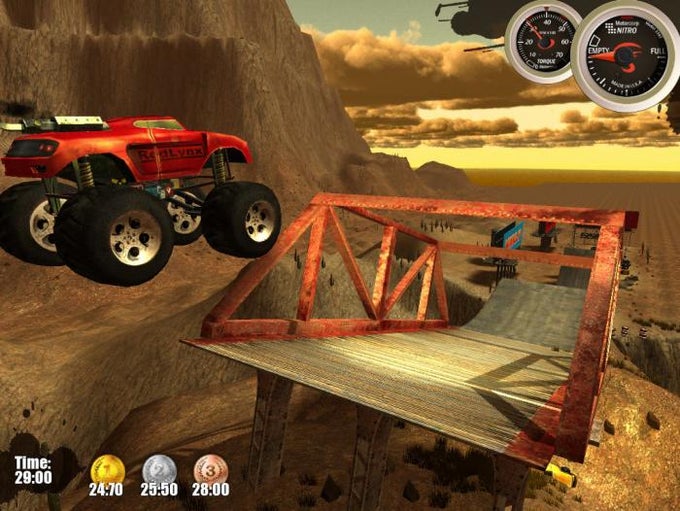Select the silver medal icon
This screenshot has width=680, height=511.
(x=158, y=468)
